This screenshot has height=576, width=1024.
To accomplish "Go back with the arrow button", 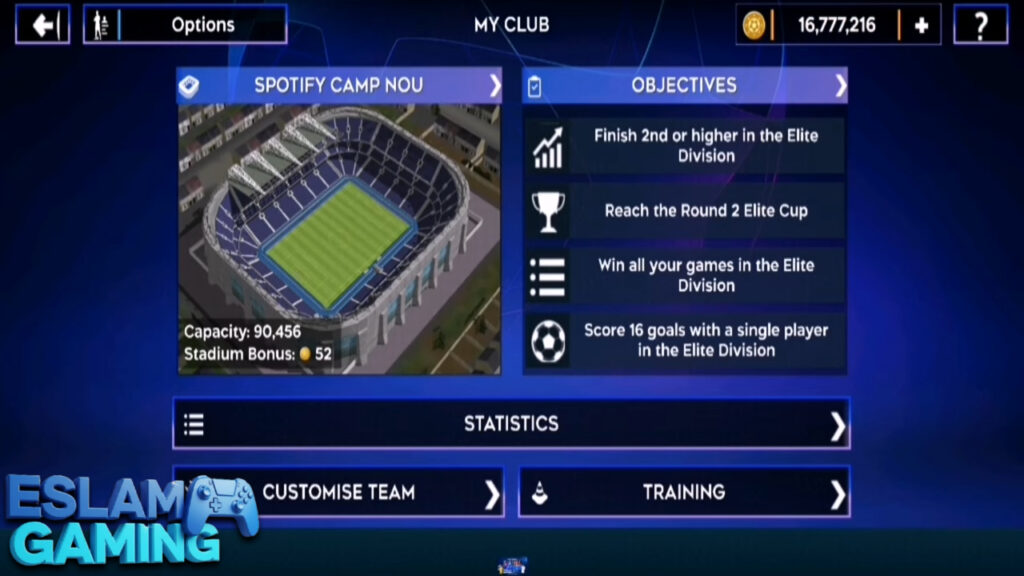I will 43,25.
